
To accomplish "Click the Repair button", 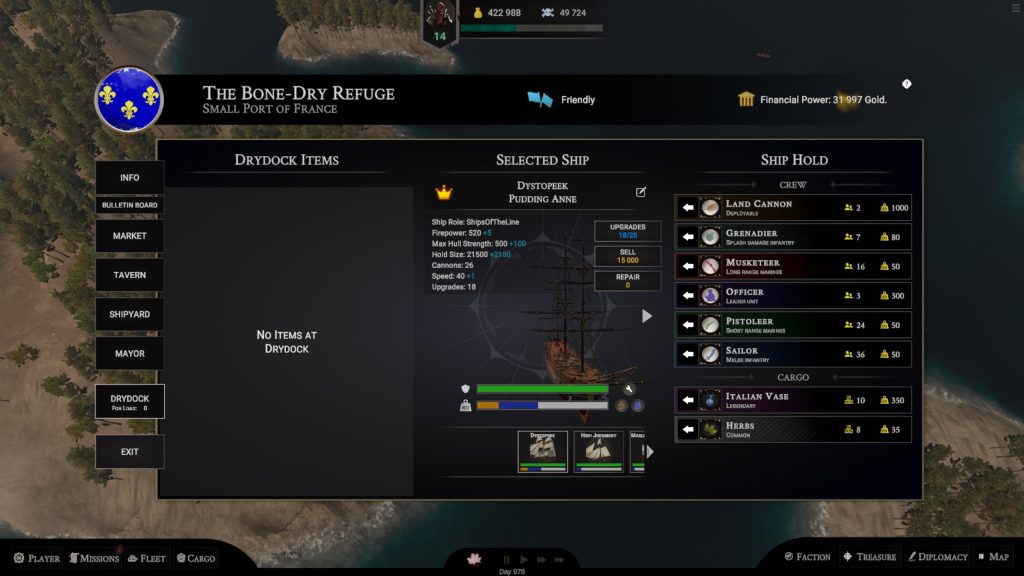I will (628, 281).
